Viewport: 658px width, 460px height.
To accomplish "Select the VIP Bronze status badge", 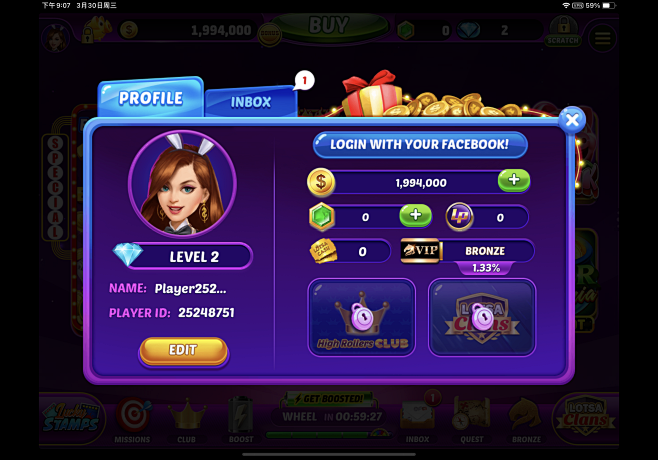I will [467, 250].
